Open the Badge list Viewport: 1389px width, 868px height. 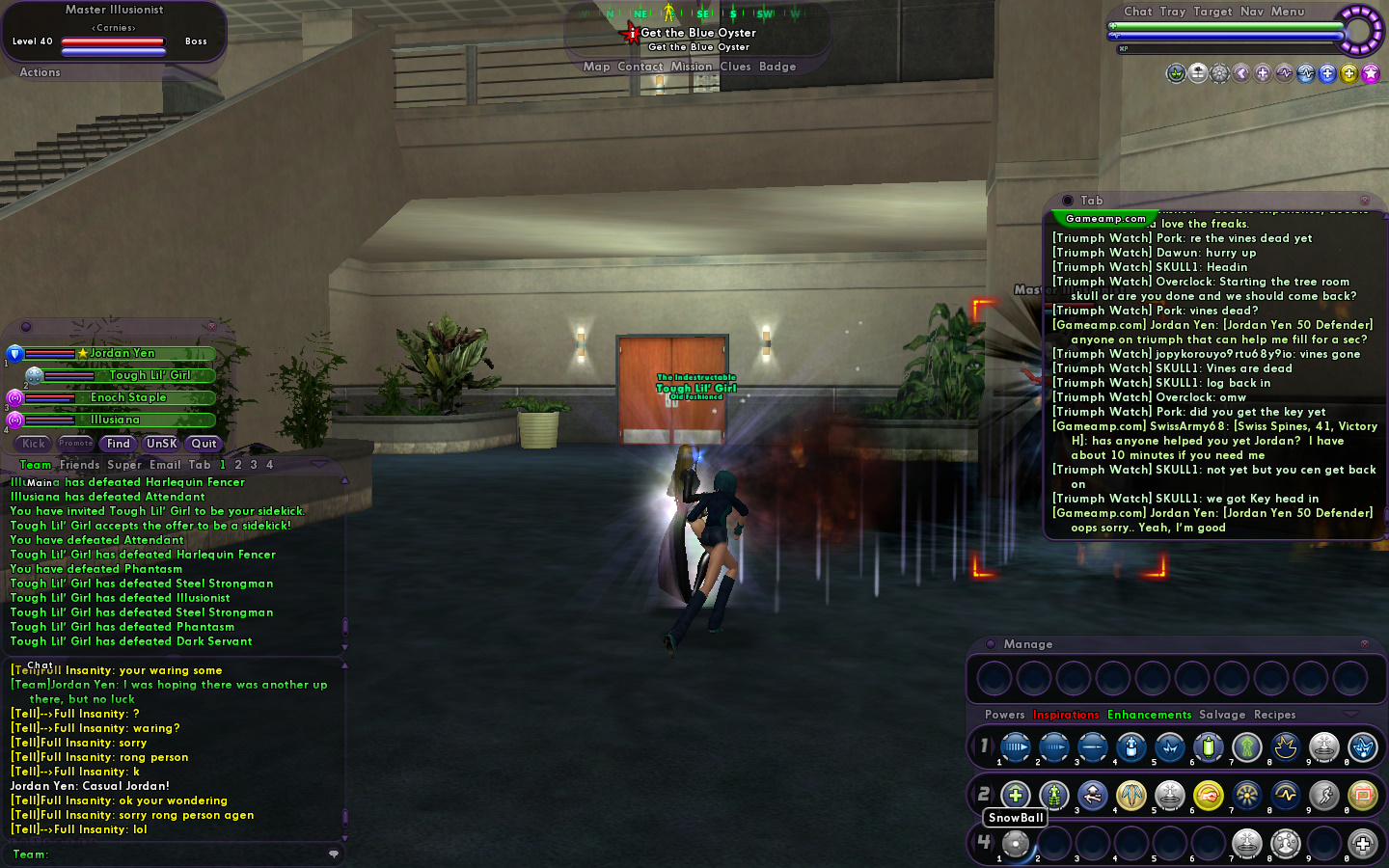(x=777, y=67)
